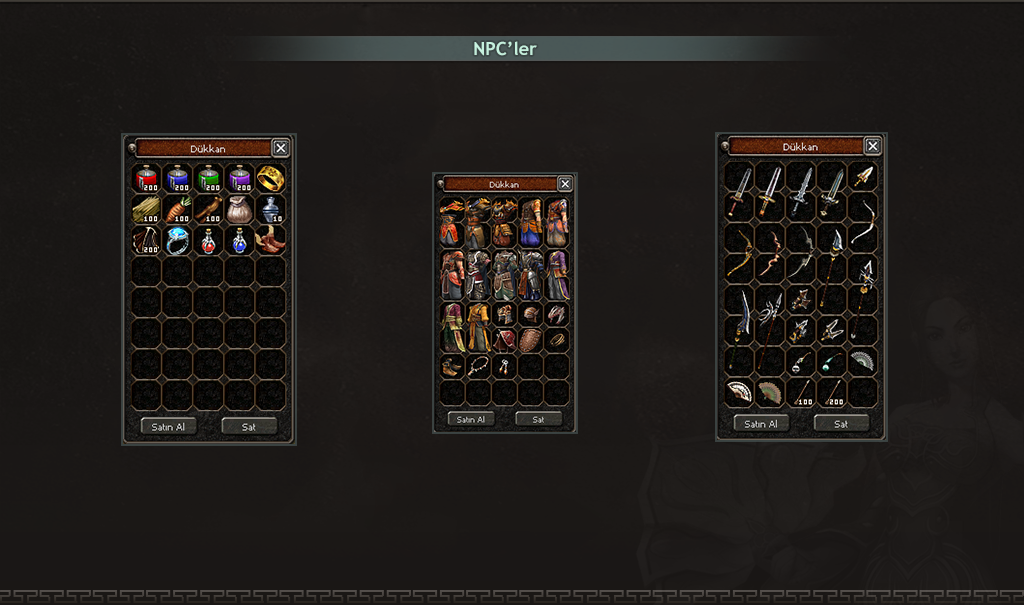Screen dimensions: 1024x605
Task: Click Satın Al in the potion shop
Action: click(168, 426)
